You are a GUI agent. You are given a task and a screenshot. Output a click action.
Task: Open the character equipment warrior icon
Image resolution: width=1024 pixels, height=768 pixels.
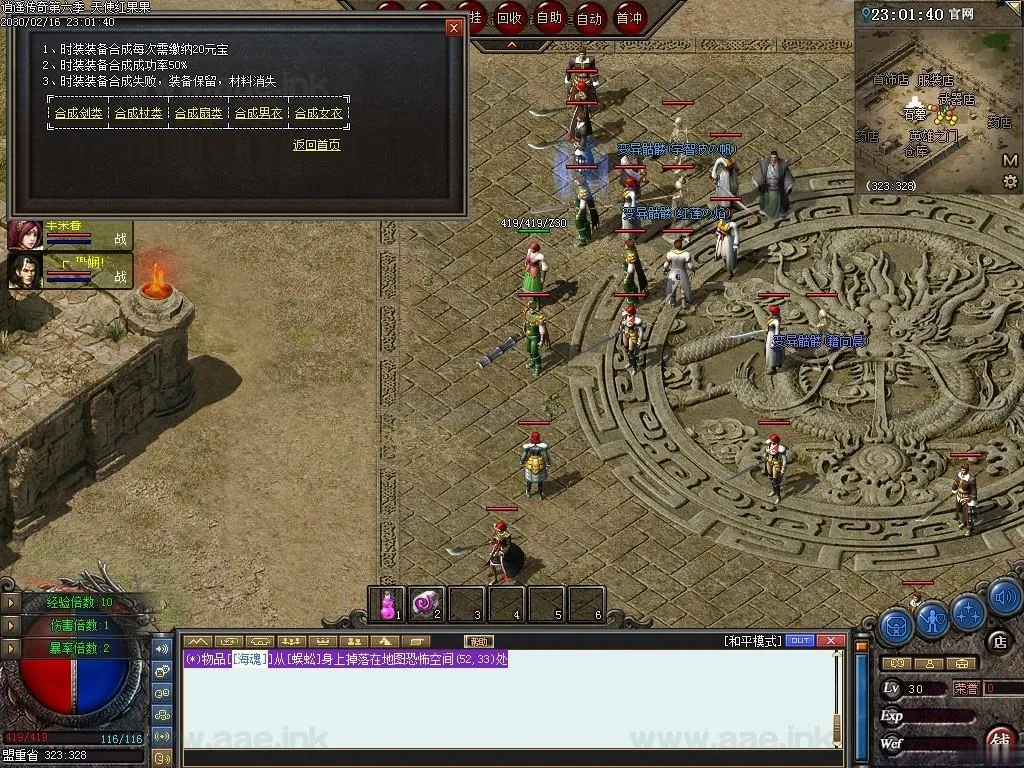click(x=932, y=622)
